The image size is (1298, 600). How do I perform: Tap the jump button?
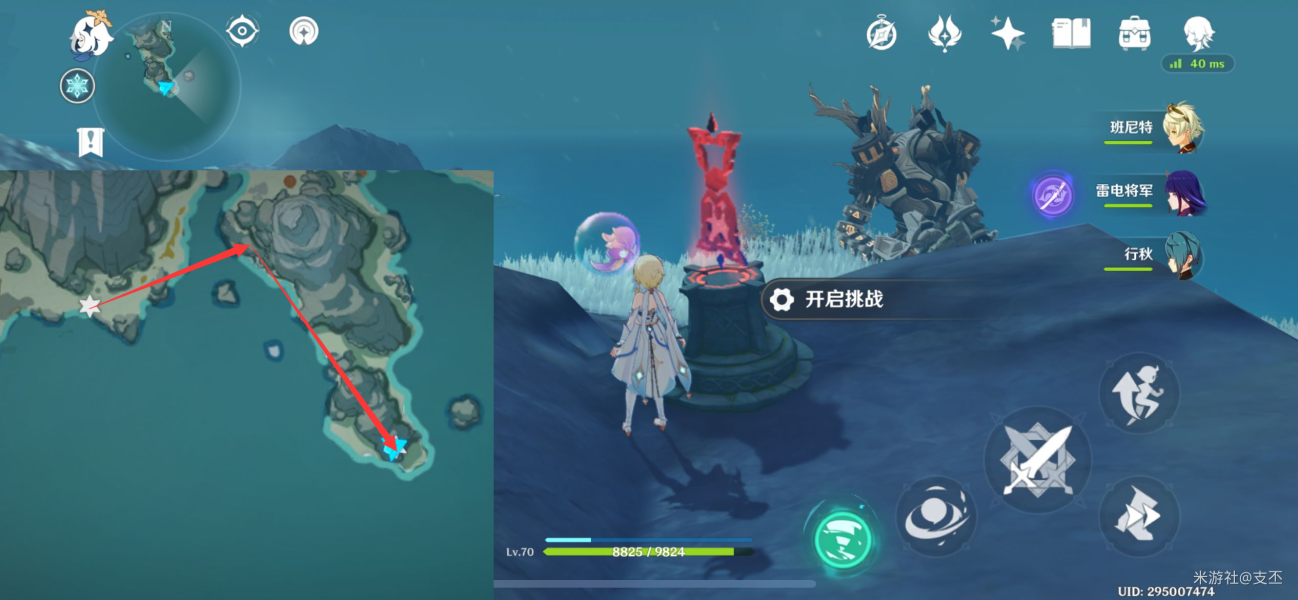click(x=1138, y=393)
